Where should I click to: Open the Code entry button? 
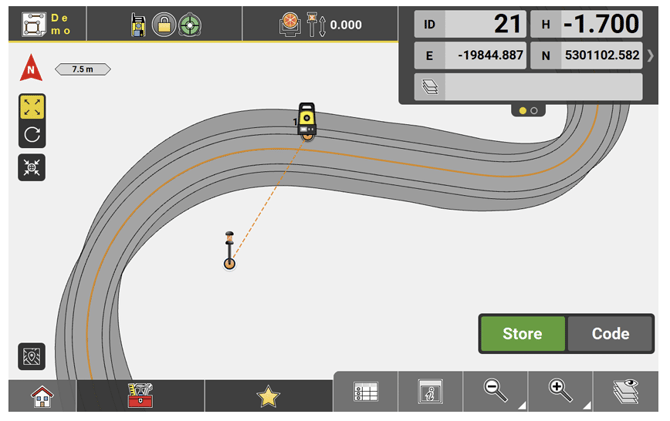pos(610,334)
